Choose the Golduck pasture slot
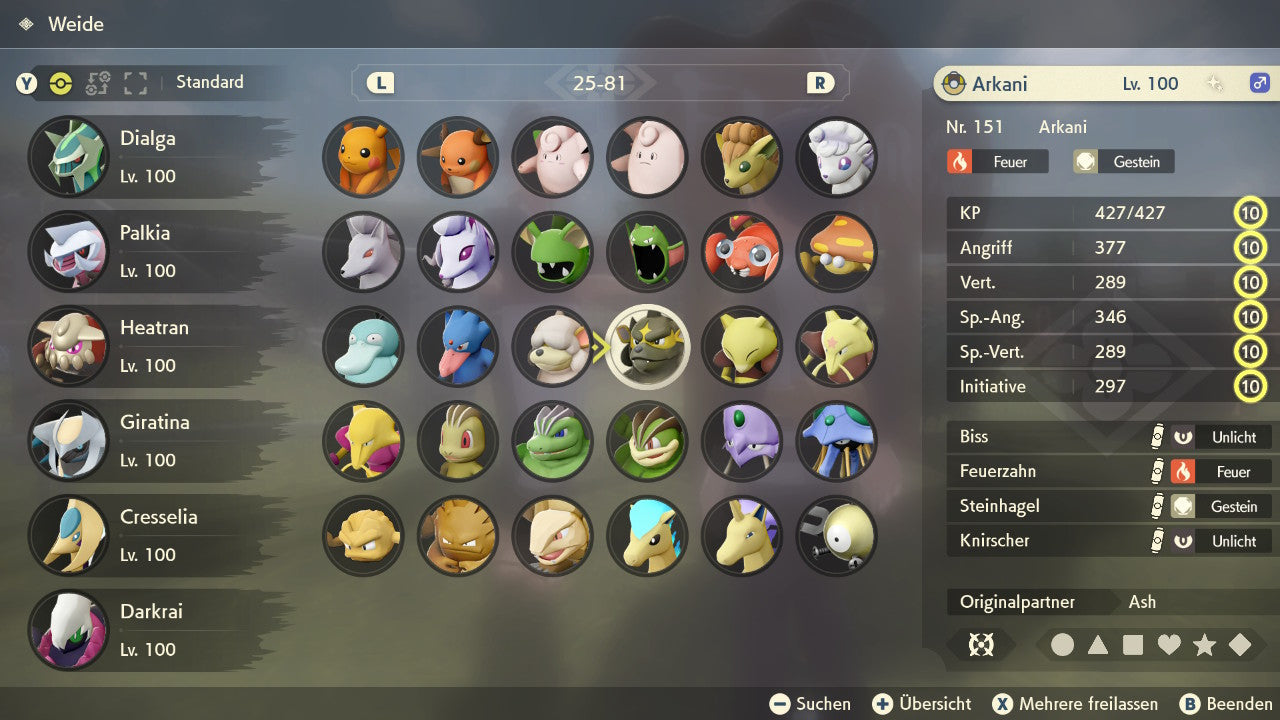1280x720 pixels. pos(458,346)
